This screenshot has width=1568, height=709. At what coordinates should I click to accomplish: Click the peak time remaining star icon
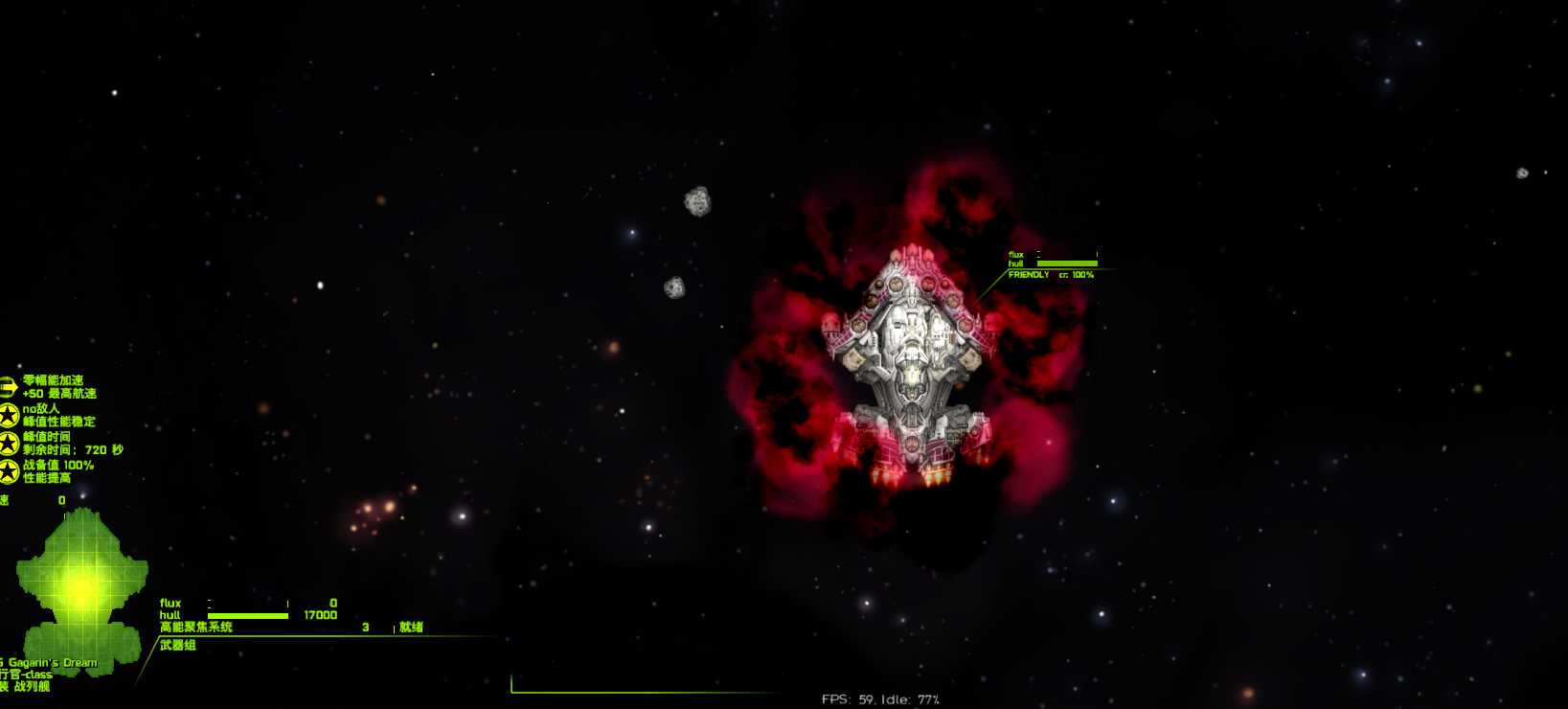pyautogui.click(x=9, y=443)
